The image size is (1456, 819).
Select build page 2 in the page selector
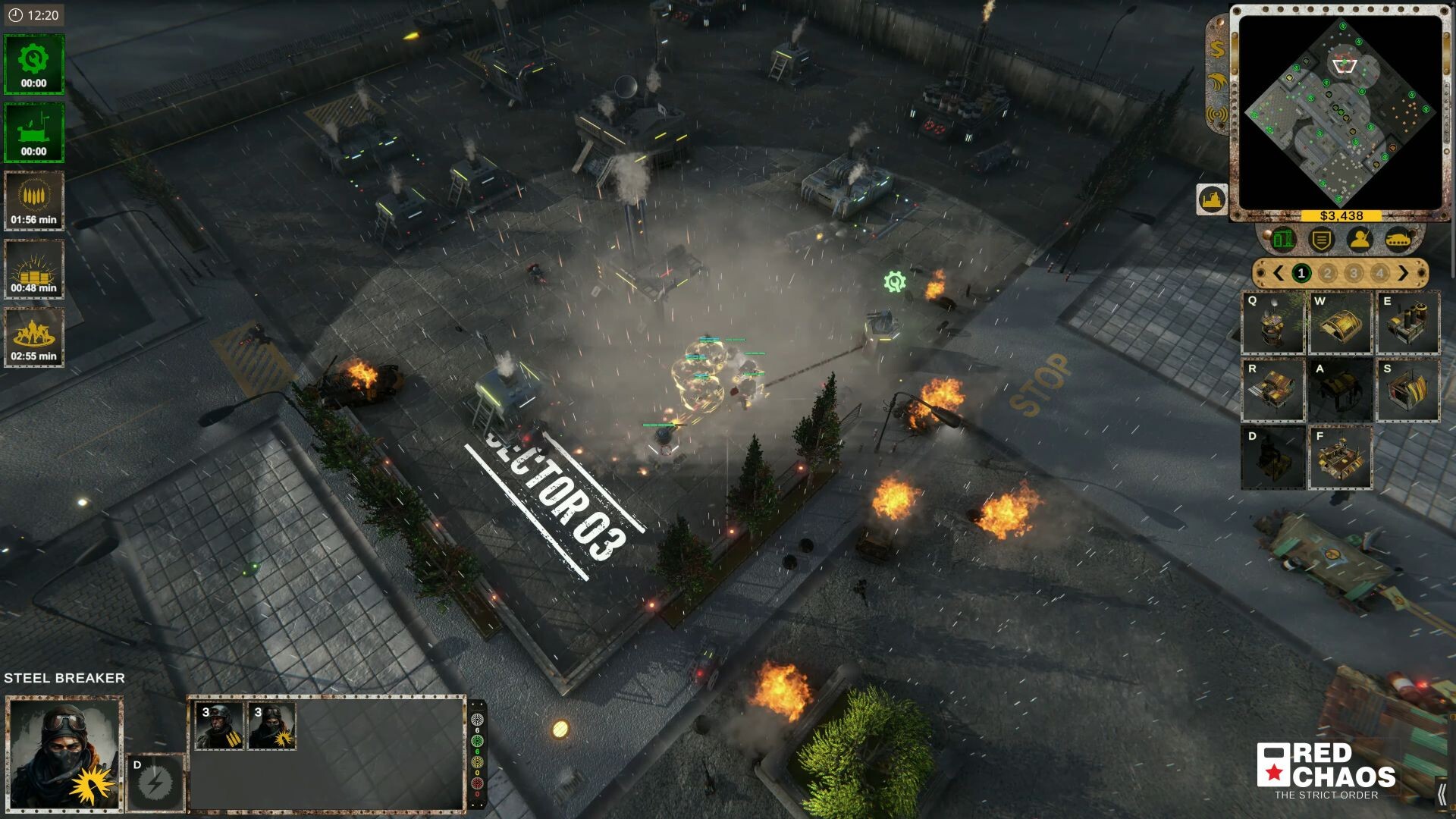click(x=1327, y=272)
